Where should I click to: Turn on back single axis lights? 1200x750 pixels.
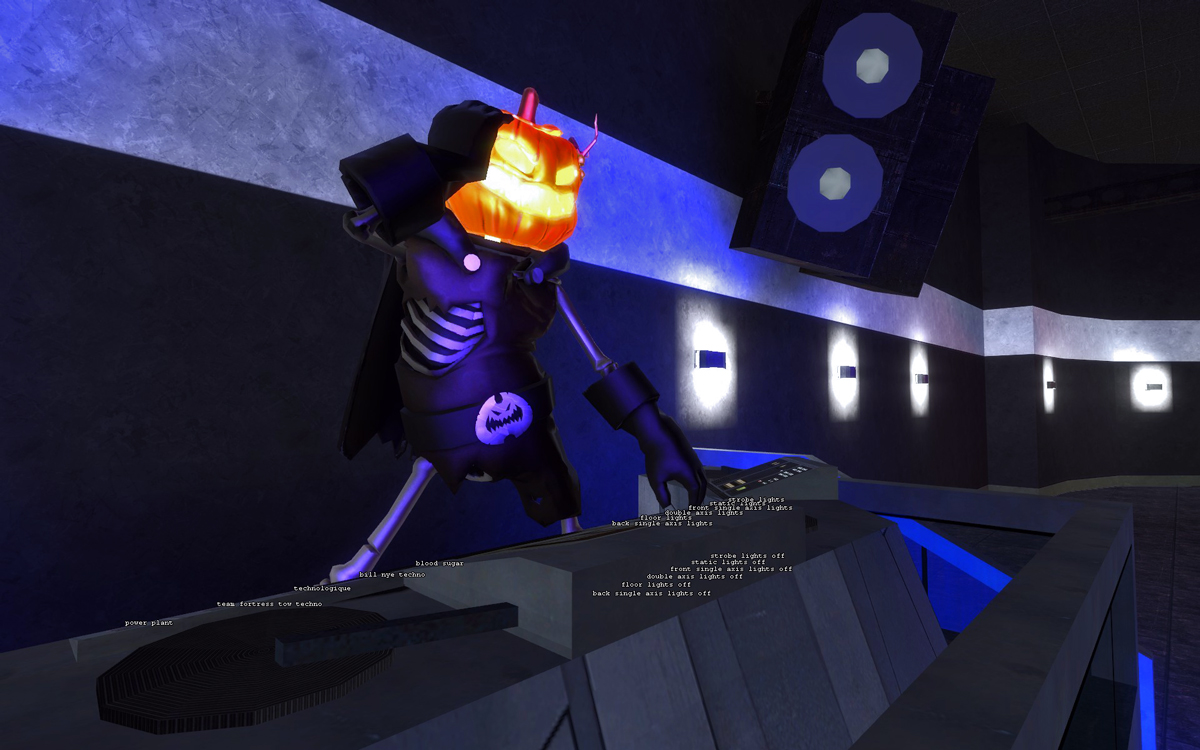[x=662, y=523]
